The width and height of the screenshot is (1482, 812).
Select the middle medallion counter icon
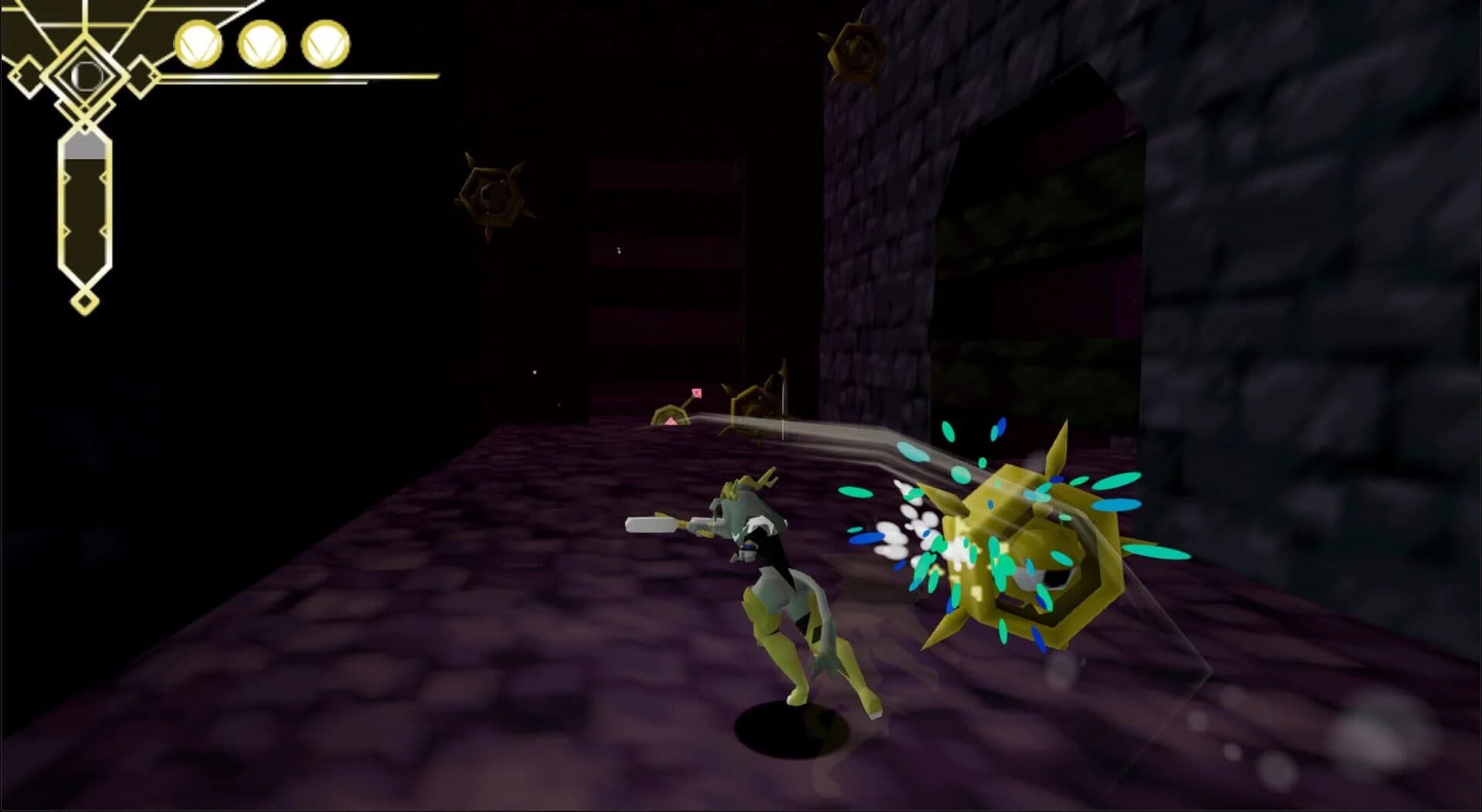coord(261,44)
